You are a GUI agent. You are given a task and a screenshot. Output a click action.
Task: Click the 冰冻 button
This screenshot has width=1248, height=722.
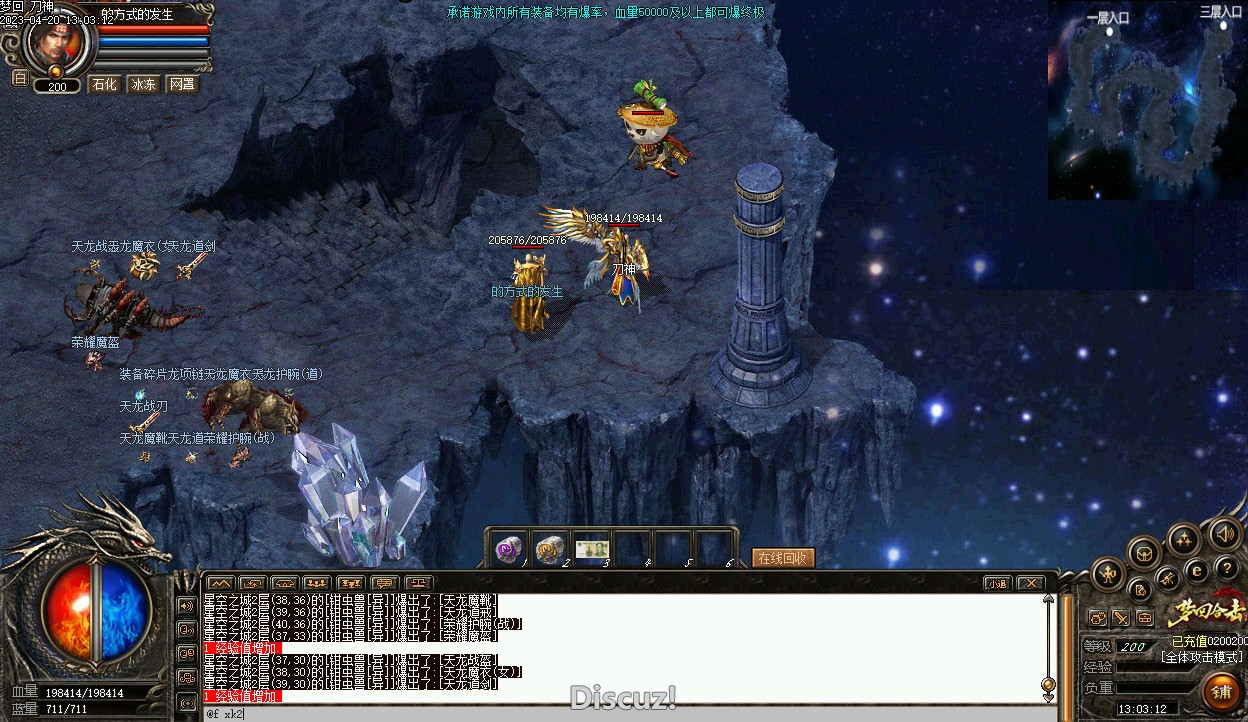144,85
